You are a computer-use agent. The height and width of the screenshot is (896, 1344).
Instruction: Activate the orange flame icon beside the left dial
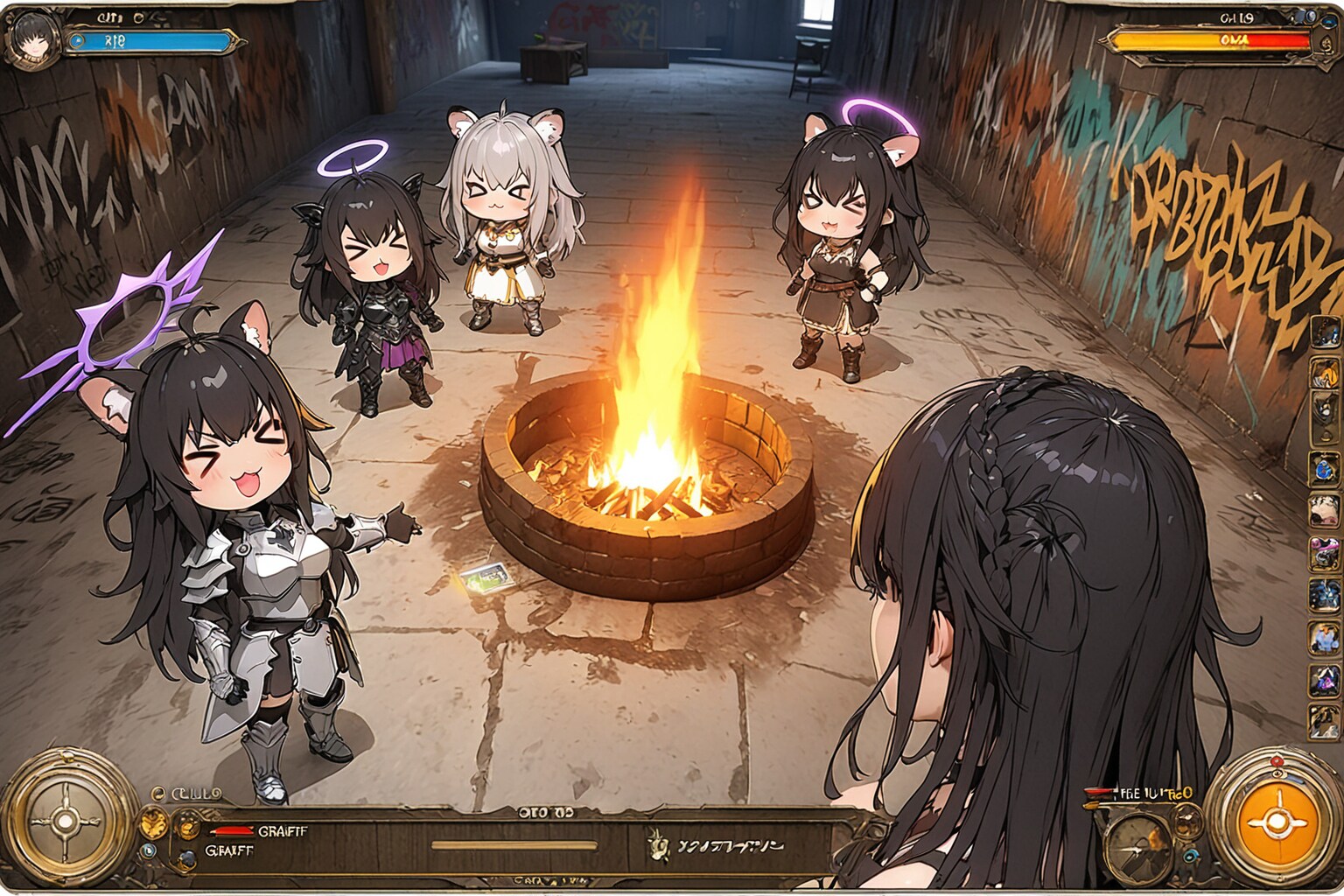(154, 822)
